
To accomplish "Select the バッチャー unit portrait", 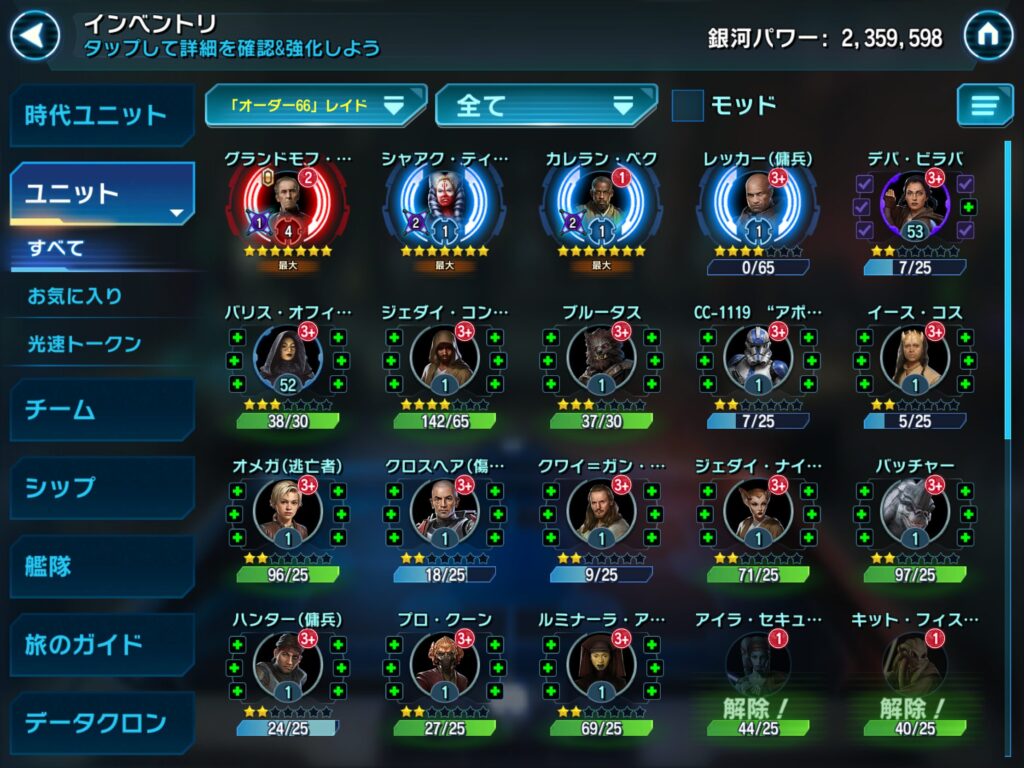I will 914,513.
